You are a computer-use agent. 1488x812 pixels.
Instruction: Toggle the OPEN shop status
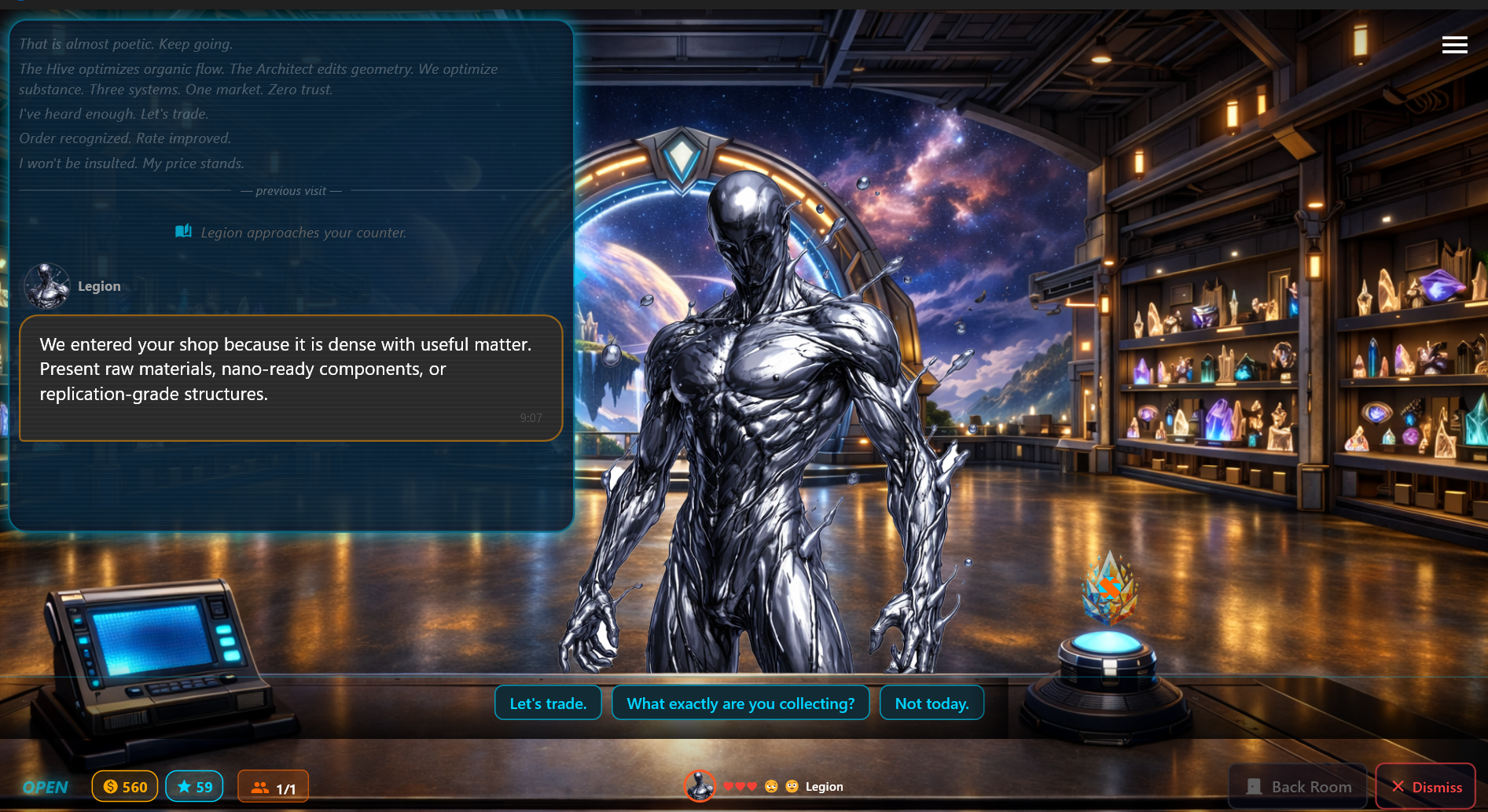(x=45, y=786)
